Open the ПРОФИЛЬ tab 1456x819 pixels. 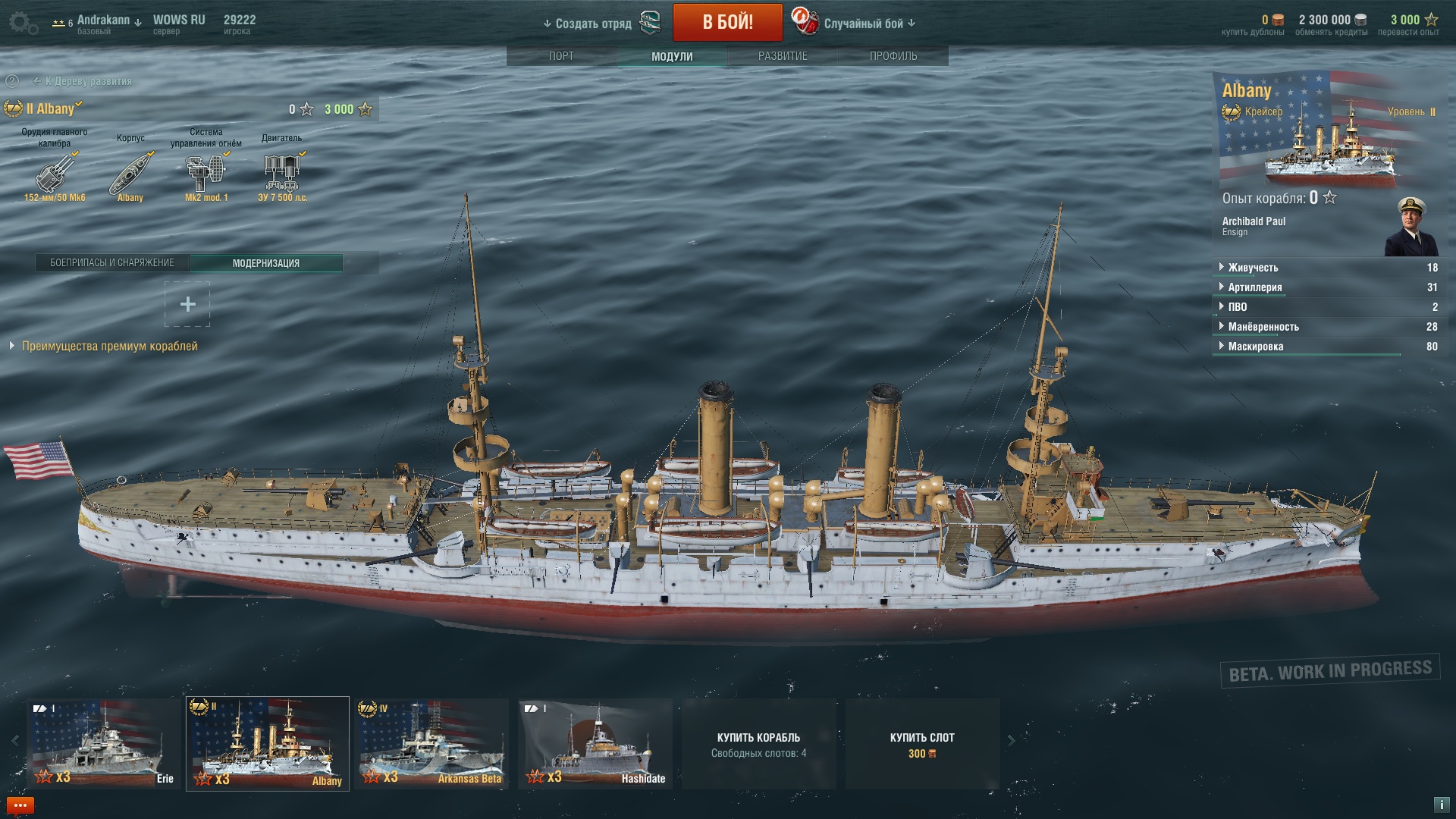[x=893, y=56]
